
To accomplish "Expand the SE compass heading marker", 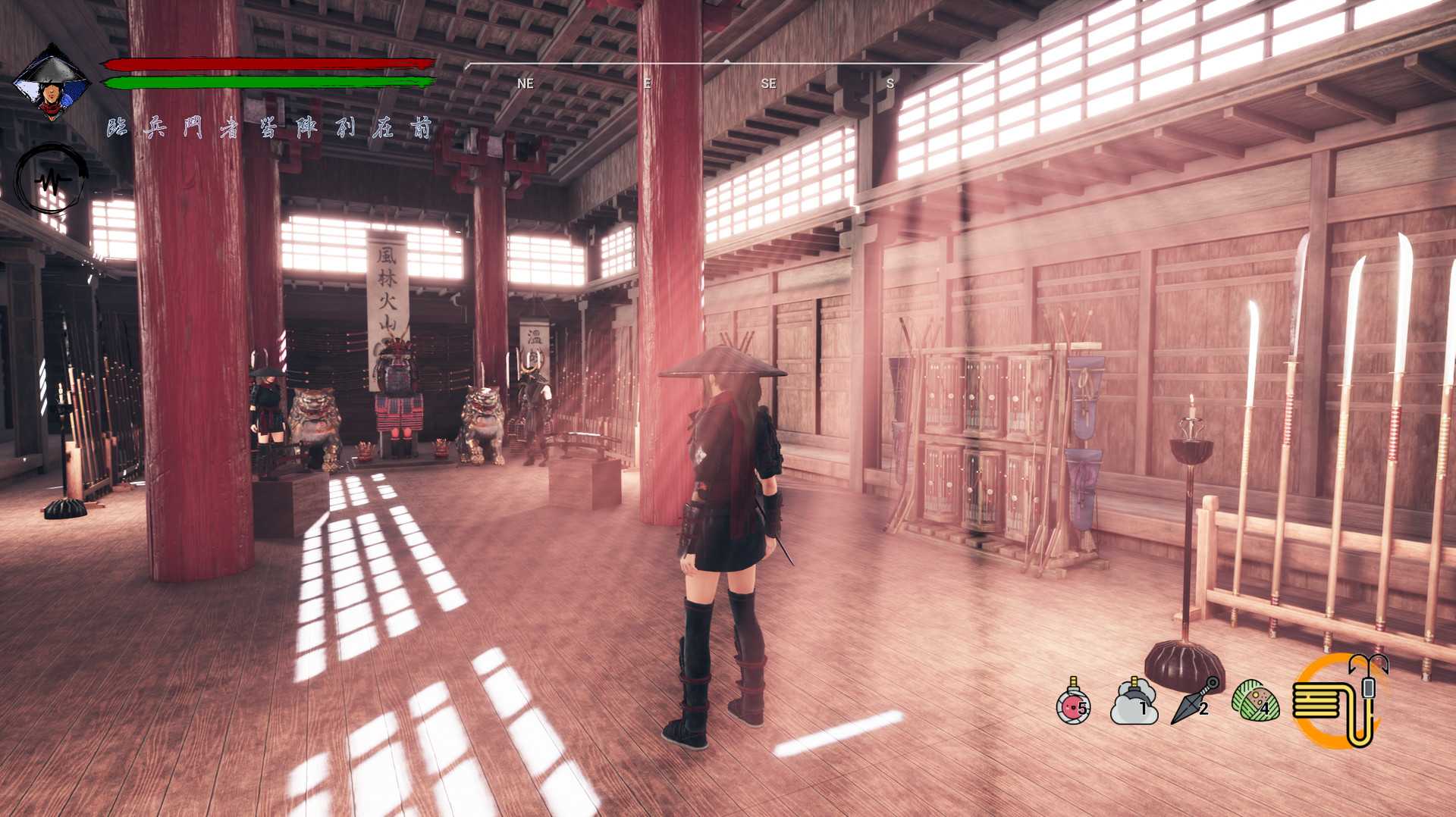I will [x=768, y=83].
